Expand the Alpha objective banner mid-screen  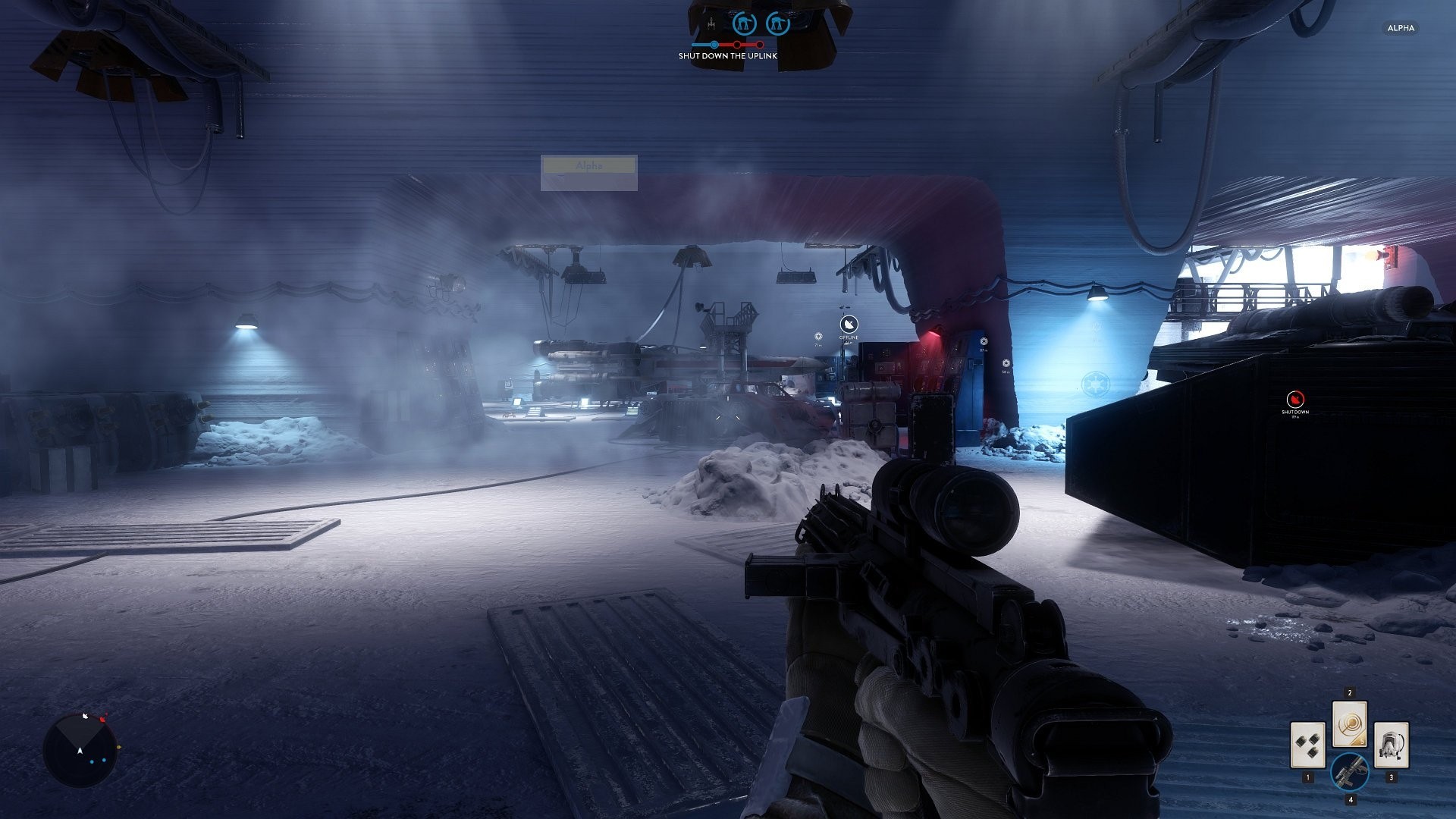point(589,165)
